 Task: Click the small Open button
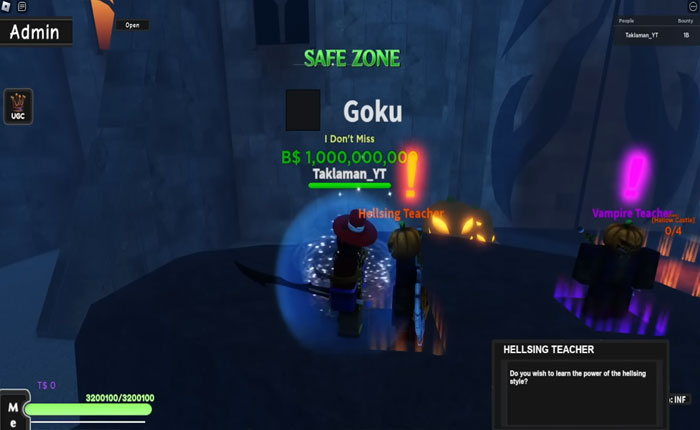[x=132, y=25]
